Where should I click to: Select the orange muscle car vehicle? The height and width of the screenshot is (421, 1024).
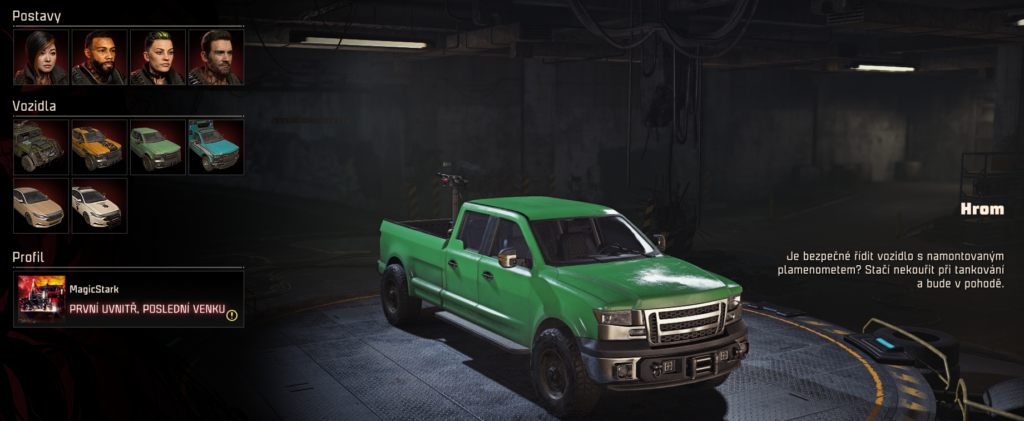pos(99,147)
